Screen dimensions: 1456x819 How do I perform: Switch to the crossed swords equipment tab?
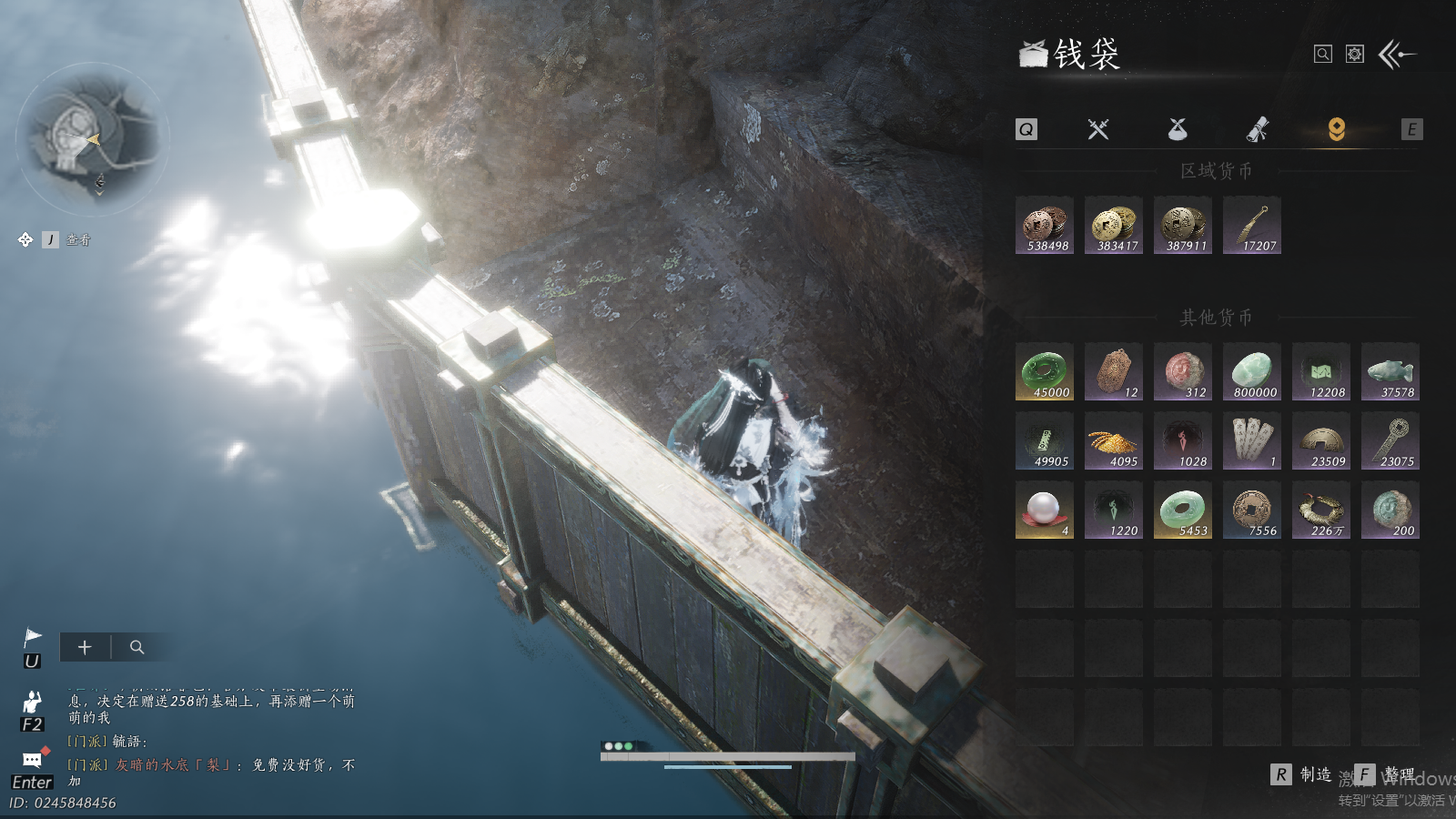(x=1098, y=129)
